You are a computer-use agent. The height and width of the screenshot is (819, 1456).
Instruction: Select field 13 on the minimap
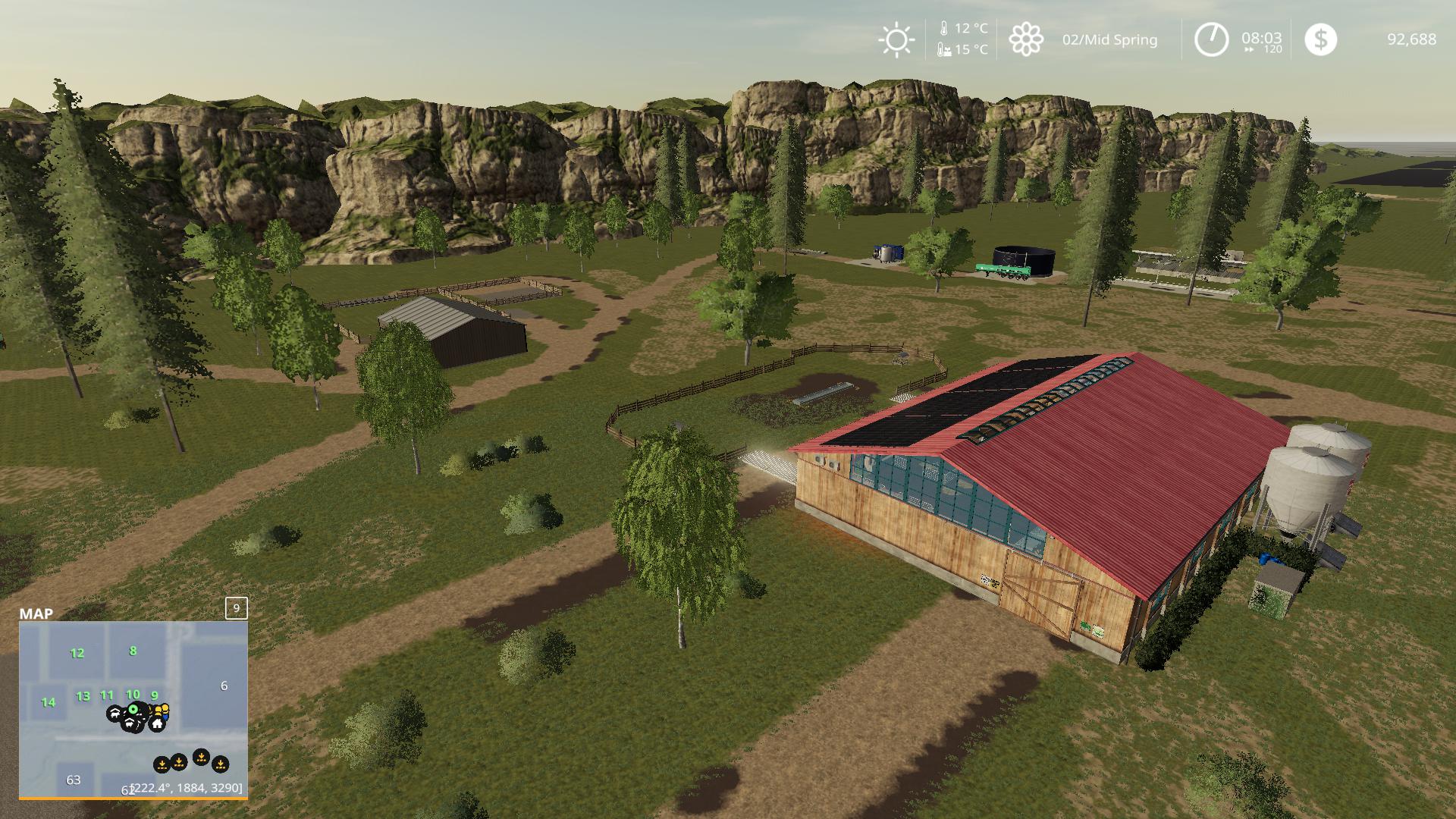[x=83, y=696]
